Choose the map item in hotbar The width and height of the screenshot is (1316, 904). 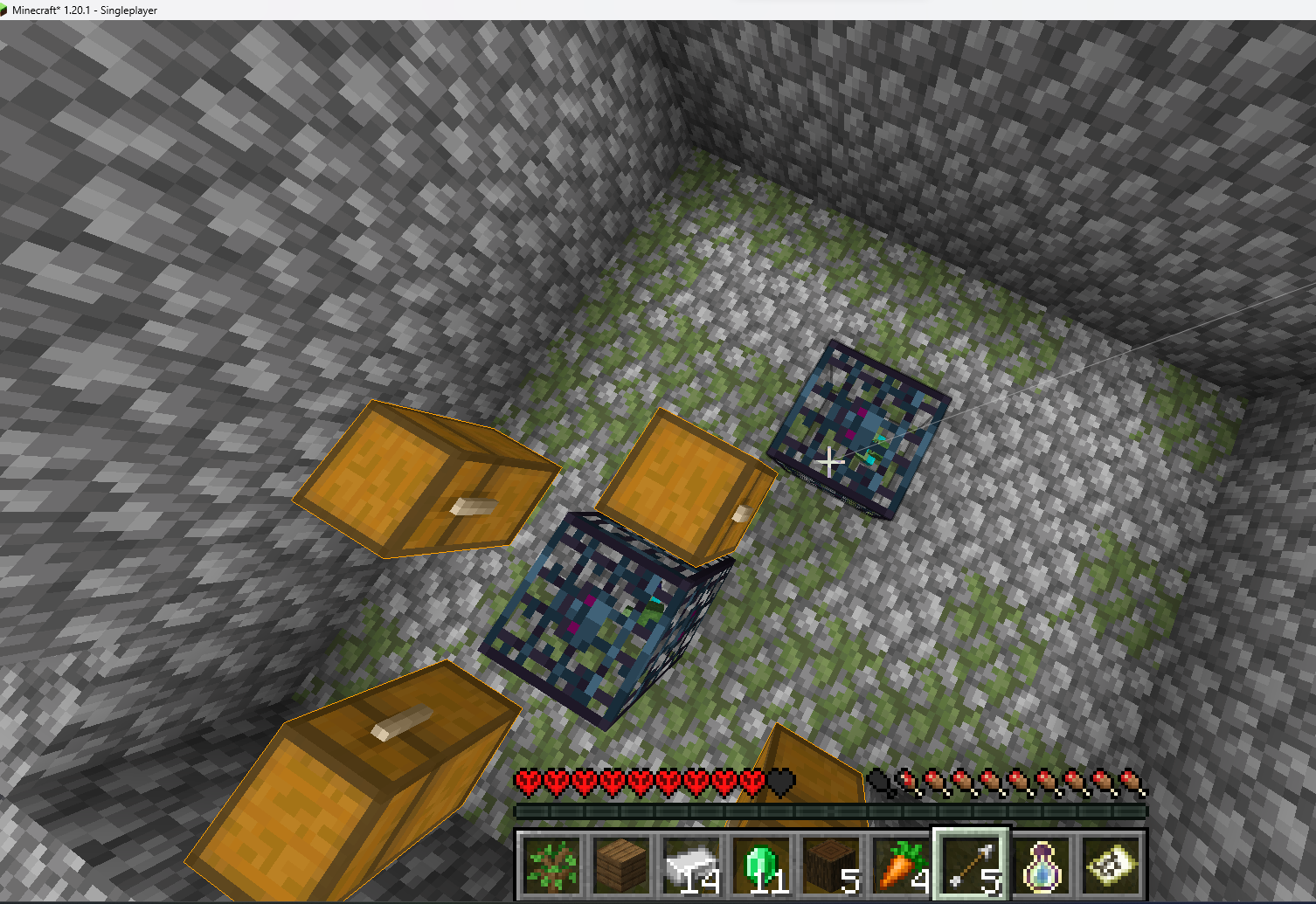(1111, 865)
